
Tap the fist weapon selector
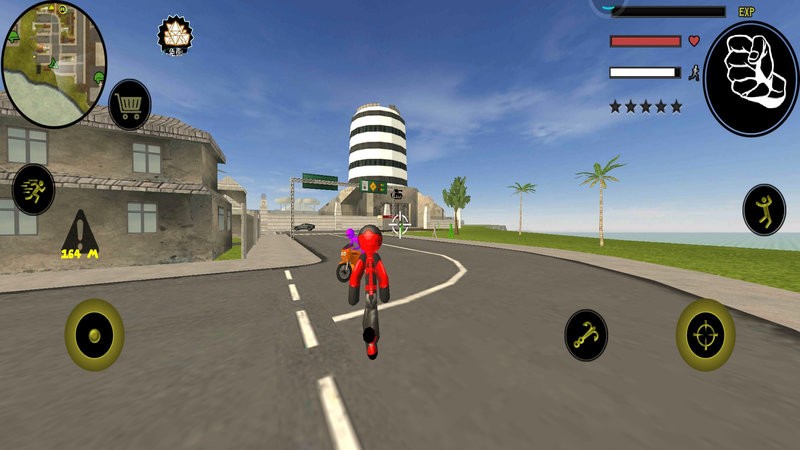click(750, 79)
